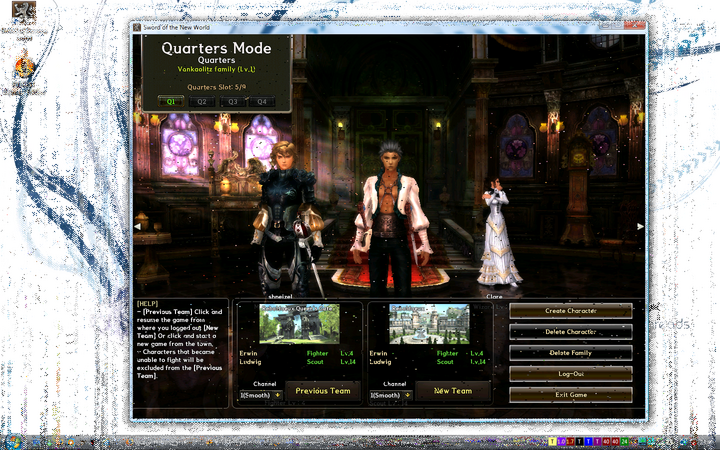The height and width of the screenshot is (450, 720).
Task: Pick the character Clare in the white dress
Action: [496, 235]
